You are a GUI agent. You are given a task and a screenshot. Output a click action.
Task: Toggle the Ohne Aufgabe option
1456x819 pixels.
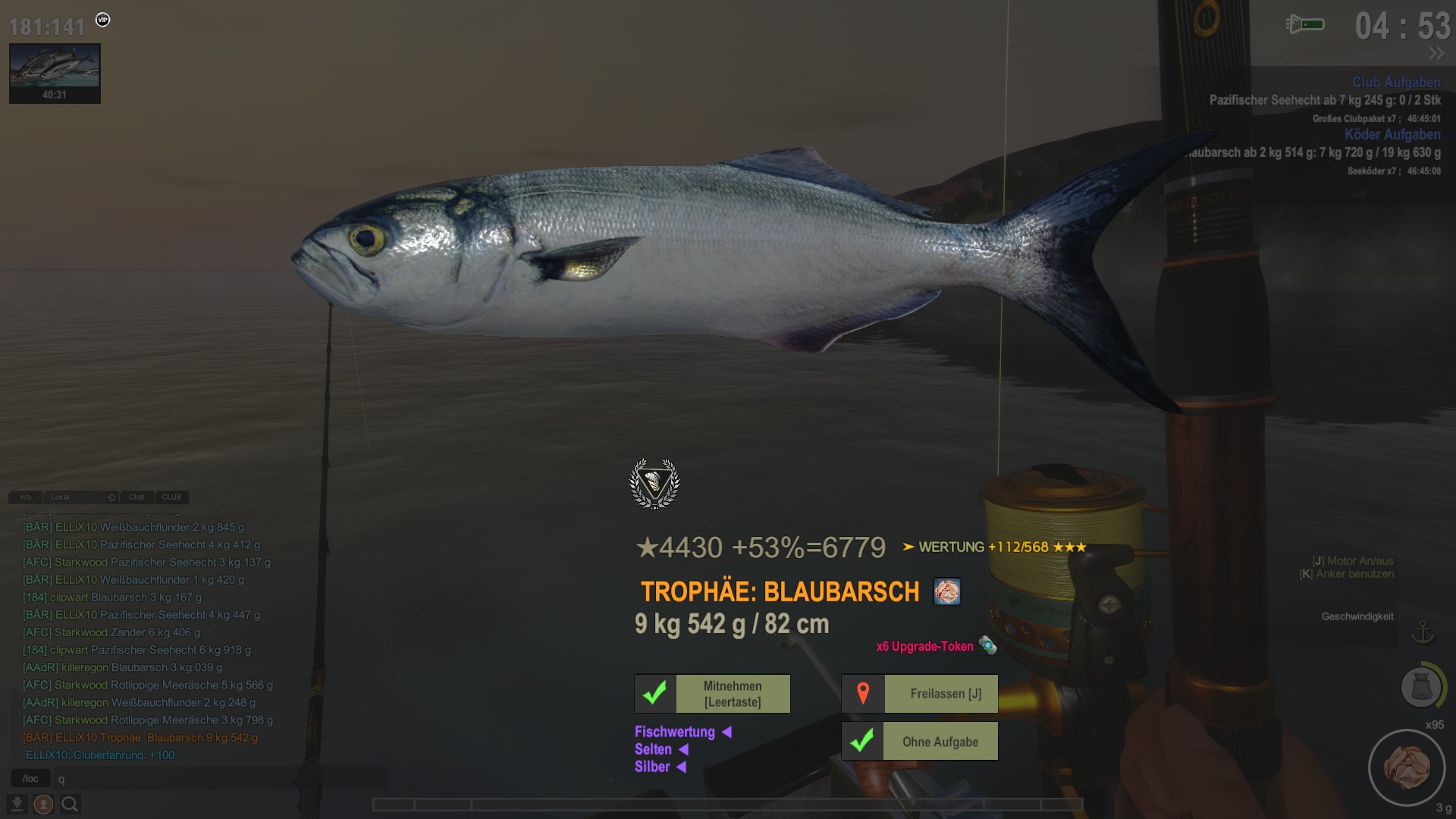(920, 742)
